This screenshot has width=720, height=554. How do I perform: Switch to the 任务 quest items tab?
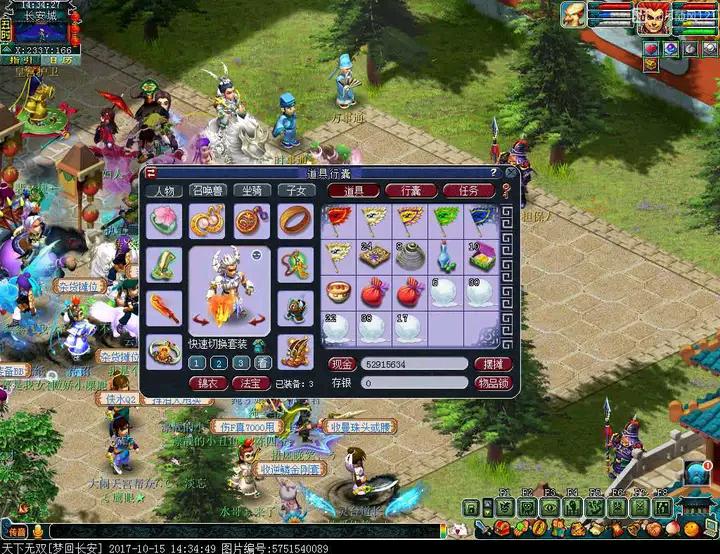click(468, 190)
